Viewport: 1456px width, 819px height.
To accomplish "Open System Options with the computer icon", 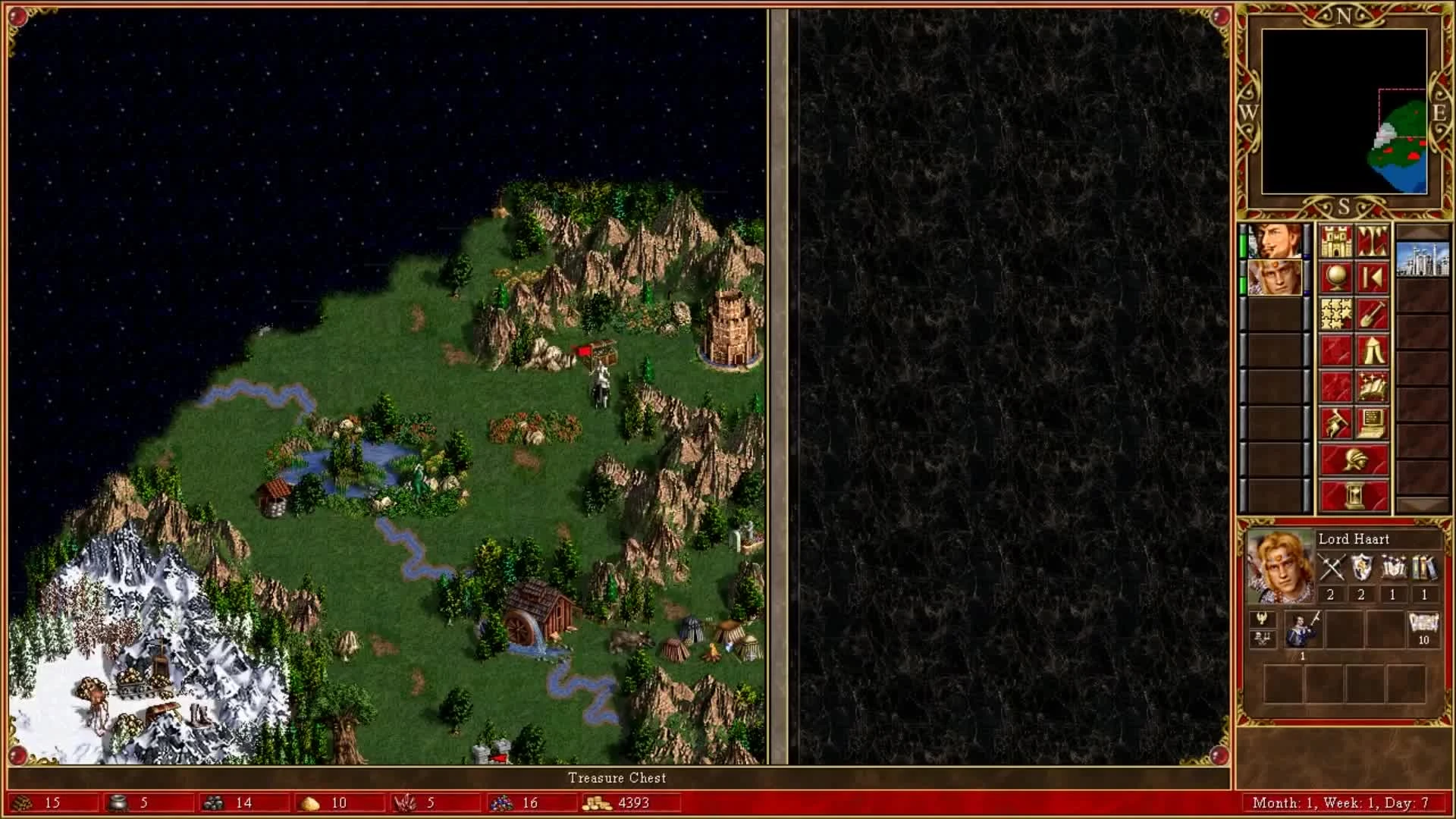I will click(1373, 422).
